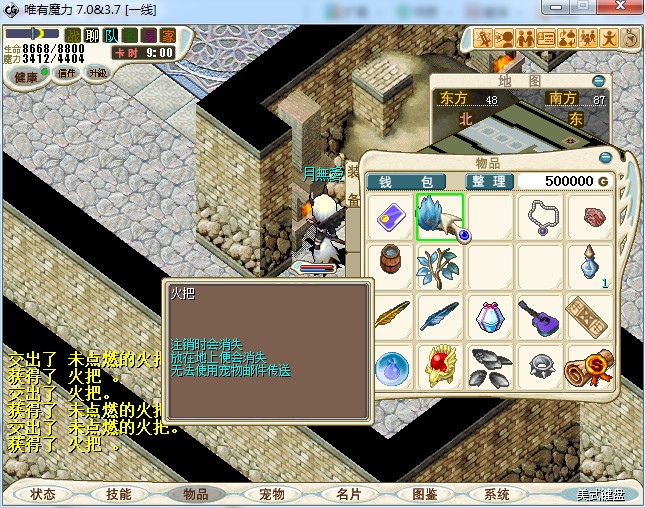Open the 系统 system menu

pyautogui.click(x=497, y=494)
